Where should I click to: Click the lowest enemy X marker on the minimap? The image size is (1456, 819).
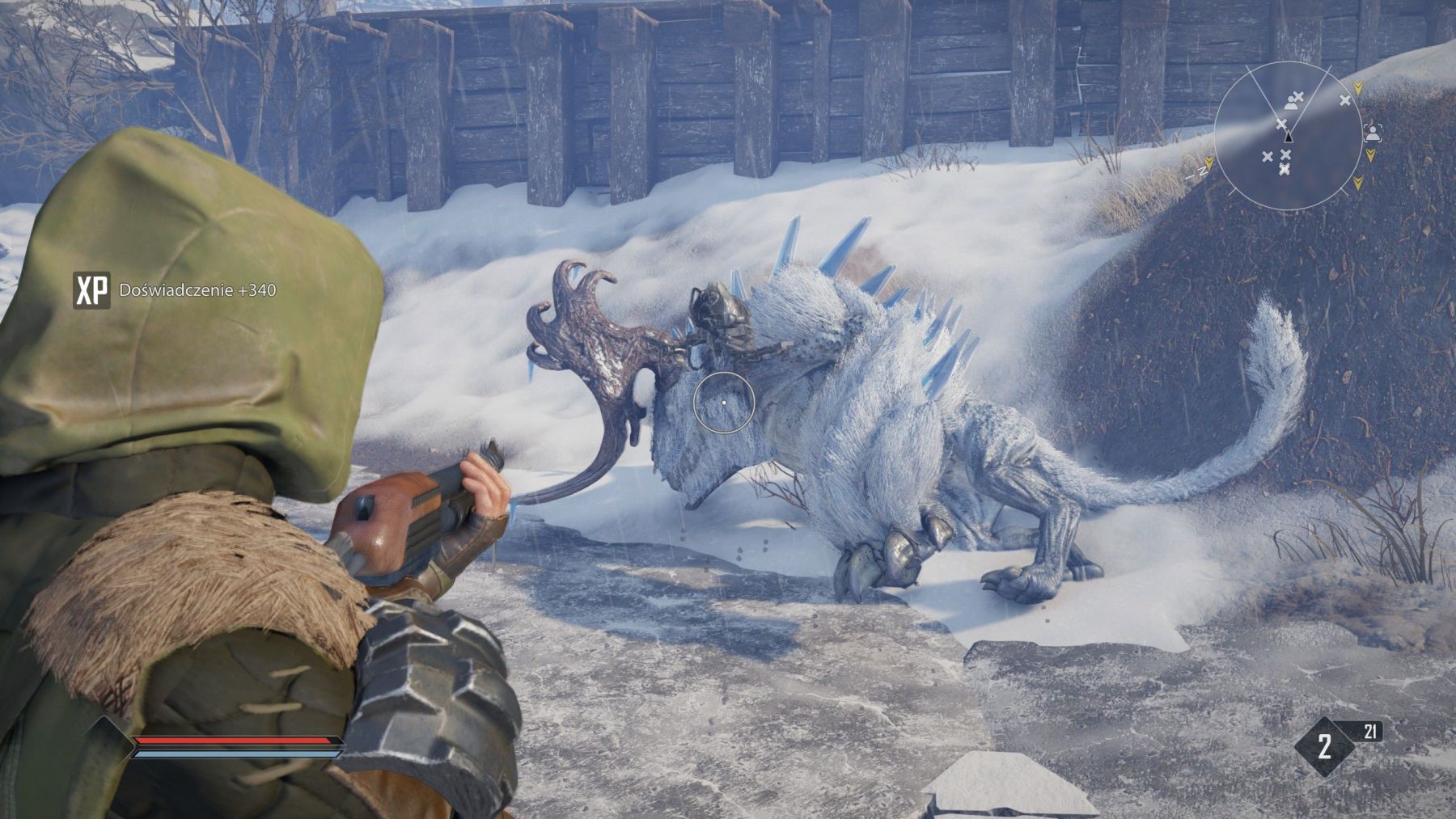click(1285, 169)
